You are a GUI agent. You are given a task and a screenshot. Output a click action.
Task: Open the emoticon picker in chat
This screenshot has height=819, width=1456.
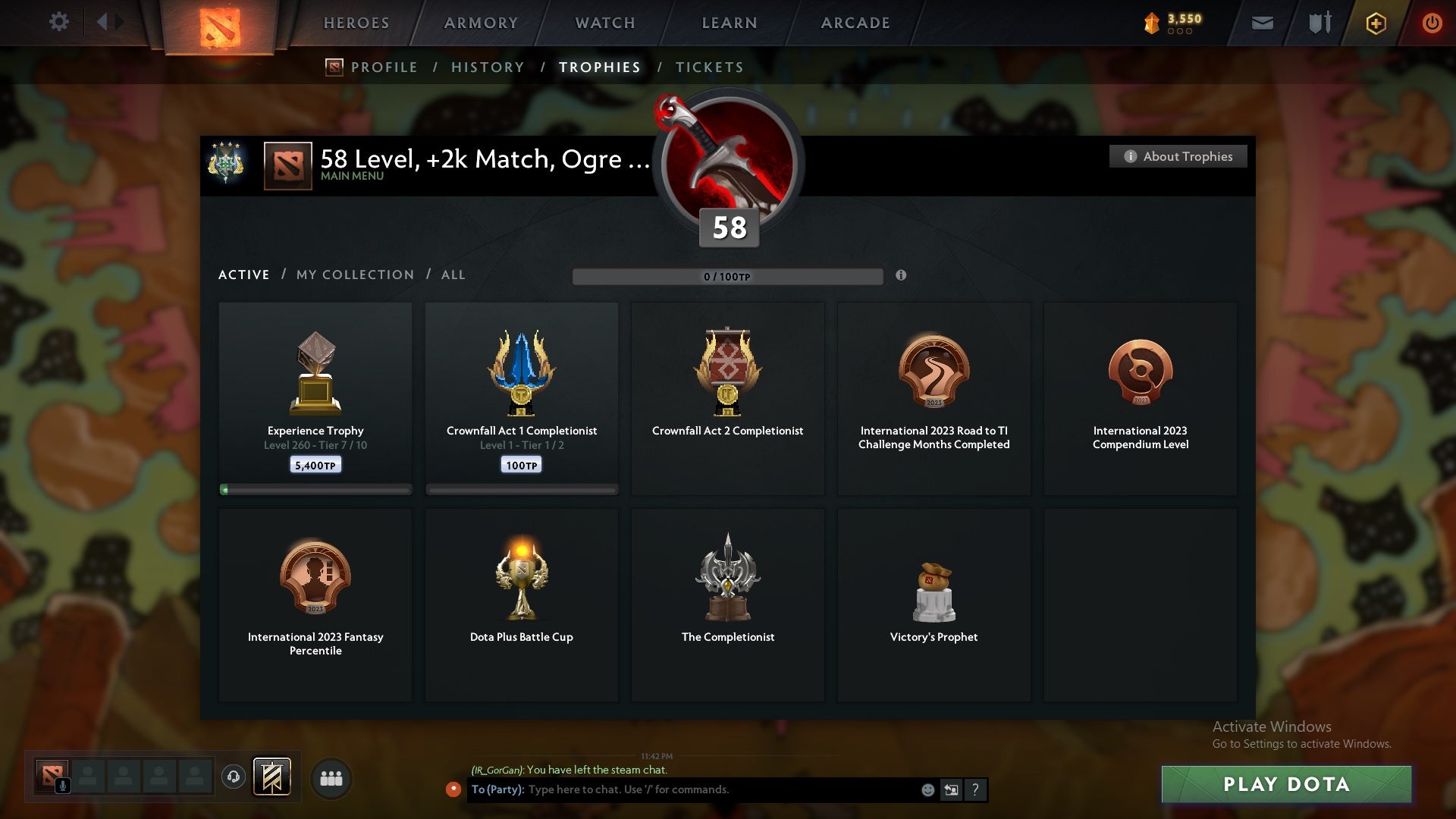coord(927,789)
